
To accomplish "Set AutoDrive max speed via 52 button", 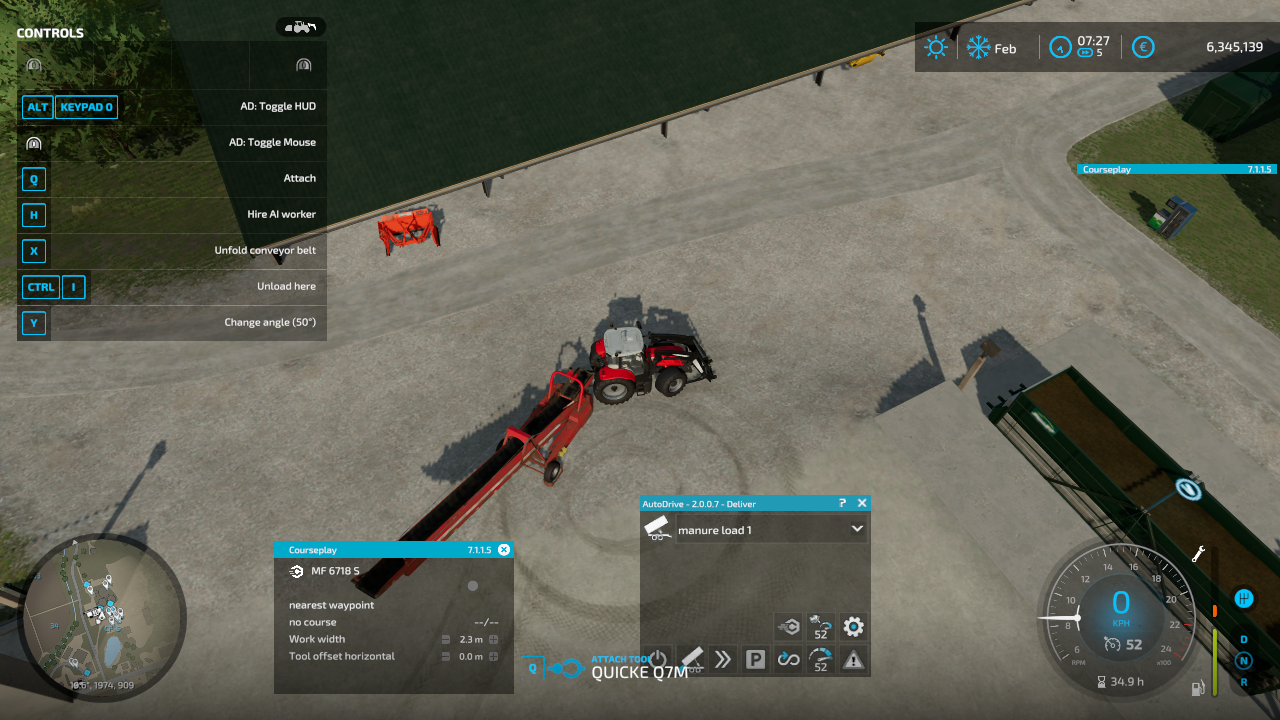I will coord(821,660).
